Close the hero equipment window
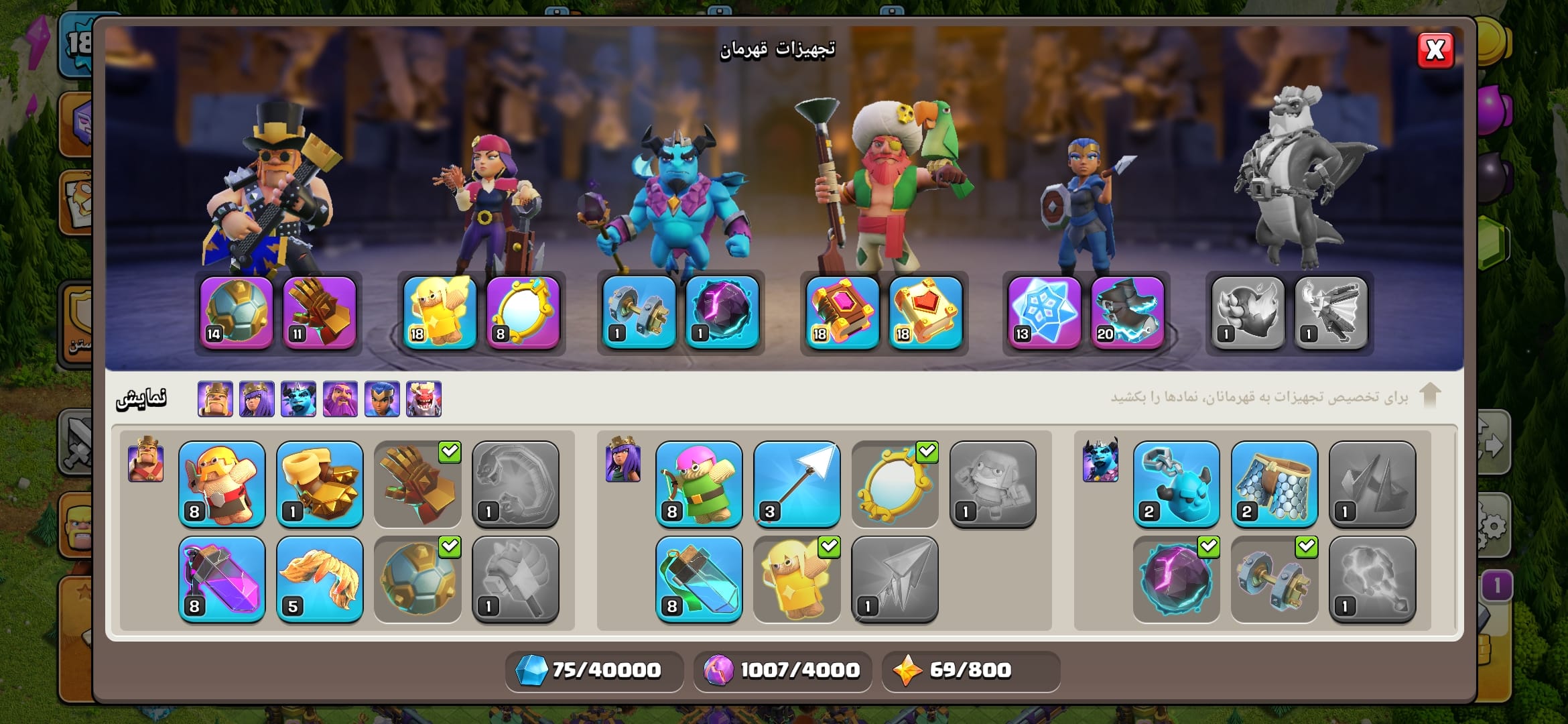 click(x=1435, y=50)
